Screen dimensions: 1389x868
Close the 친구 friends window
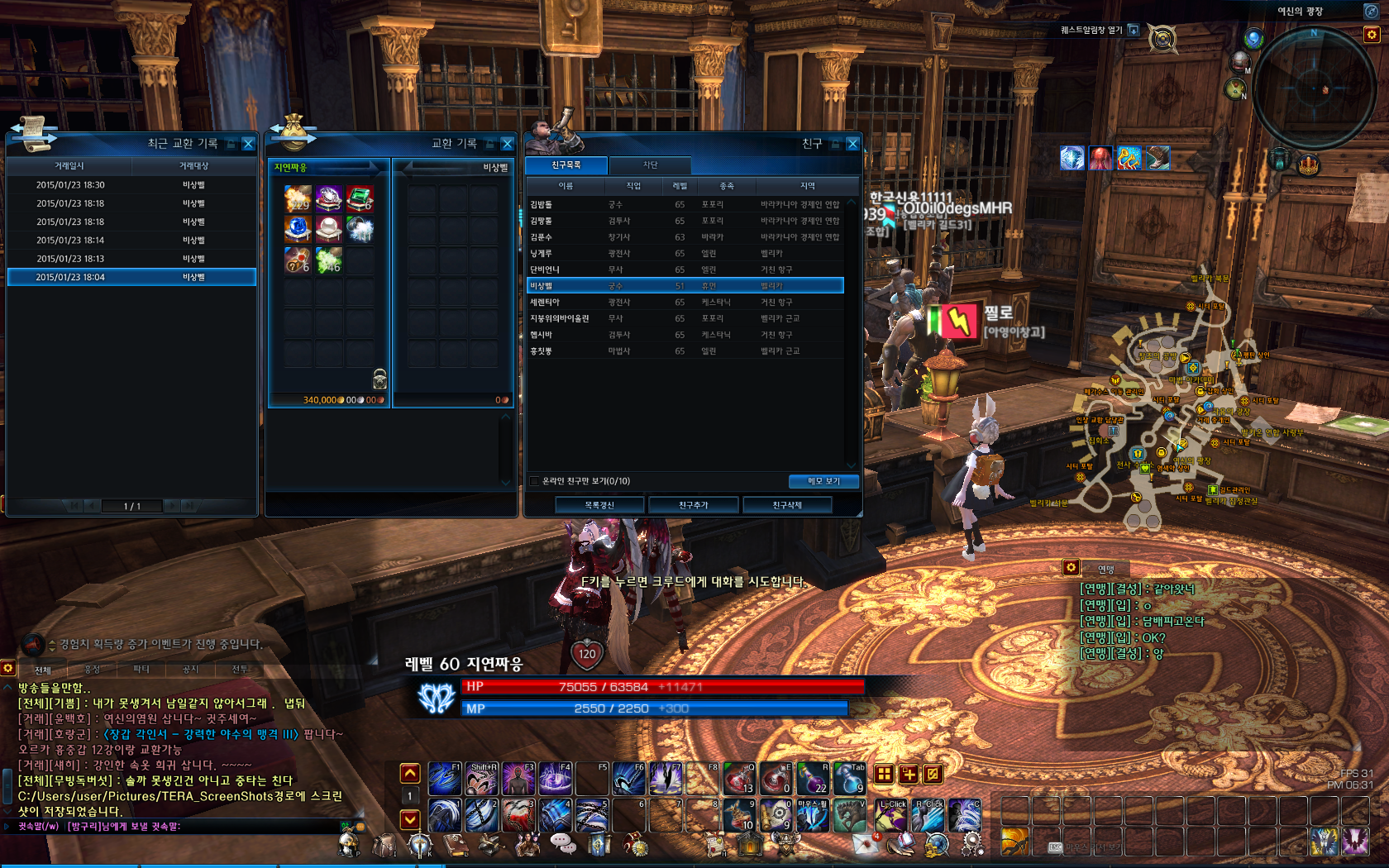852,144
